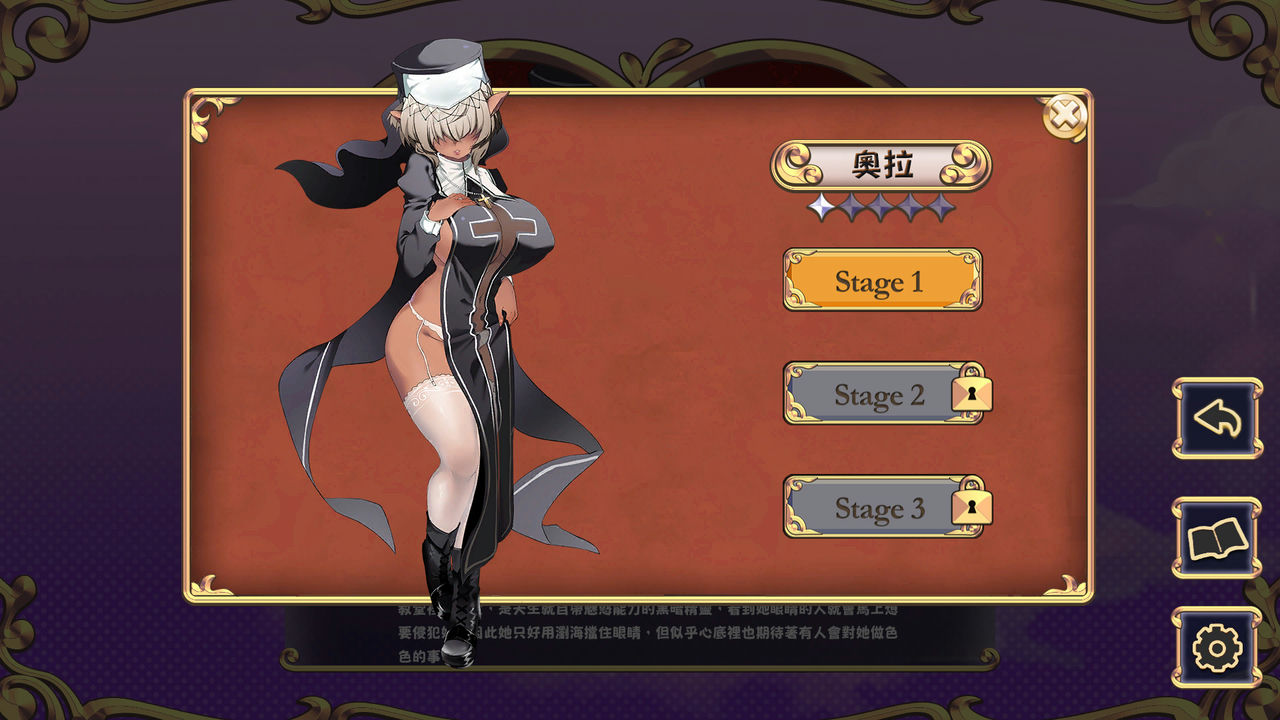Close the 奧拉 character panel
This screenshot has height=720, width=1280.
coord(1066,118)
